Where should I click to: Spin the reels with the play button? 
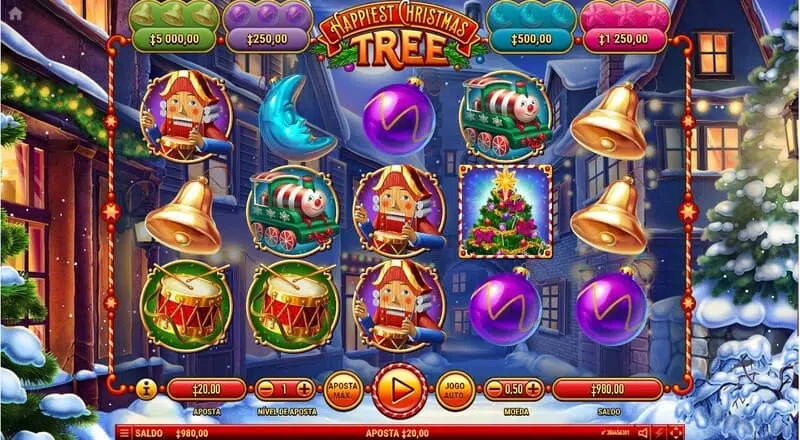point(400,390)
